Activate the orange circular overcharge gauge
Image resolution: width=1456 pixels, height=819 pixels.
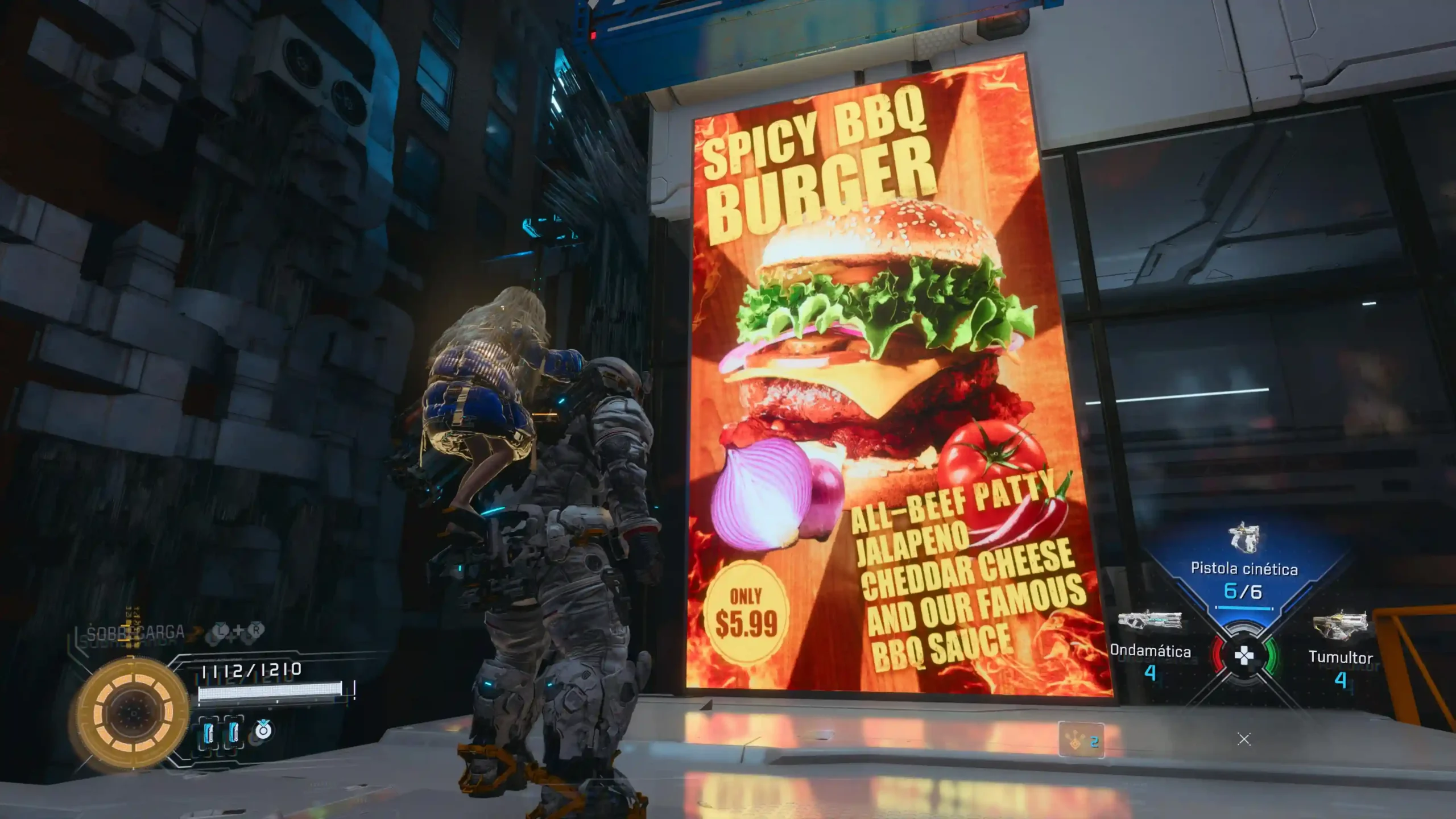point(133,713)
